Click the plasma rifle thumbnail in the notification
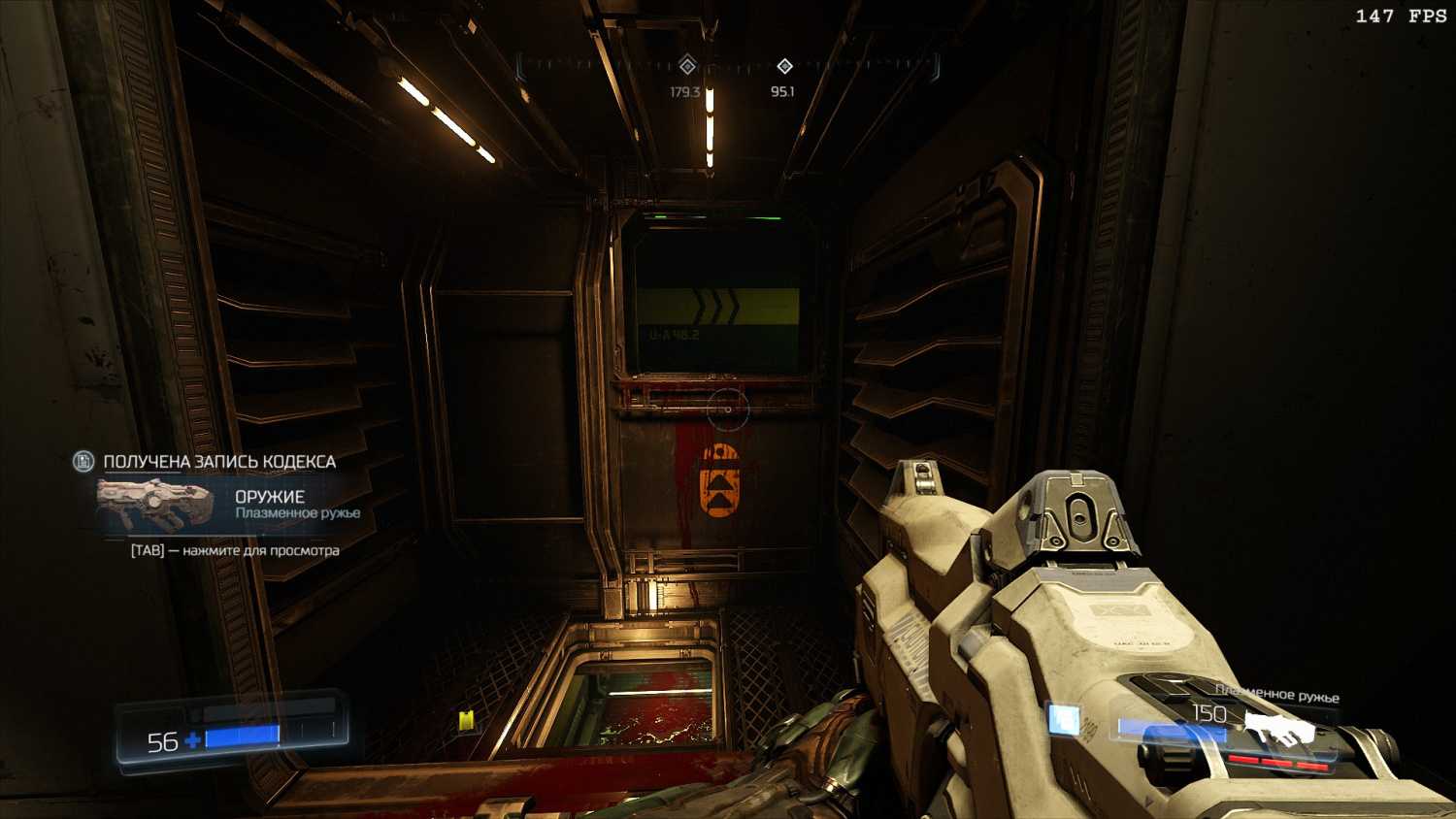 pos(155,504)
